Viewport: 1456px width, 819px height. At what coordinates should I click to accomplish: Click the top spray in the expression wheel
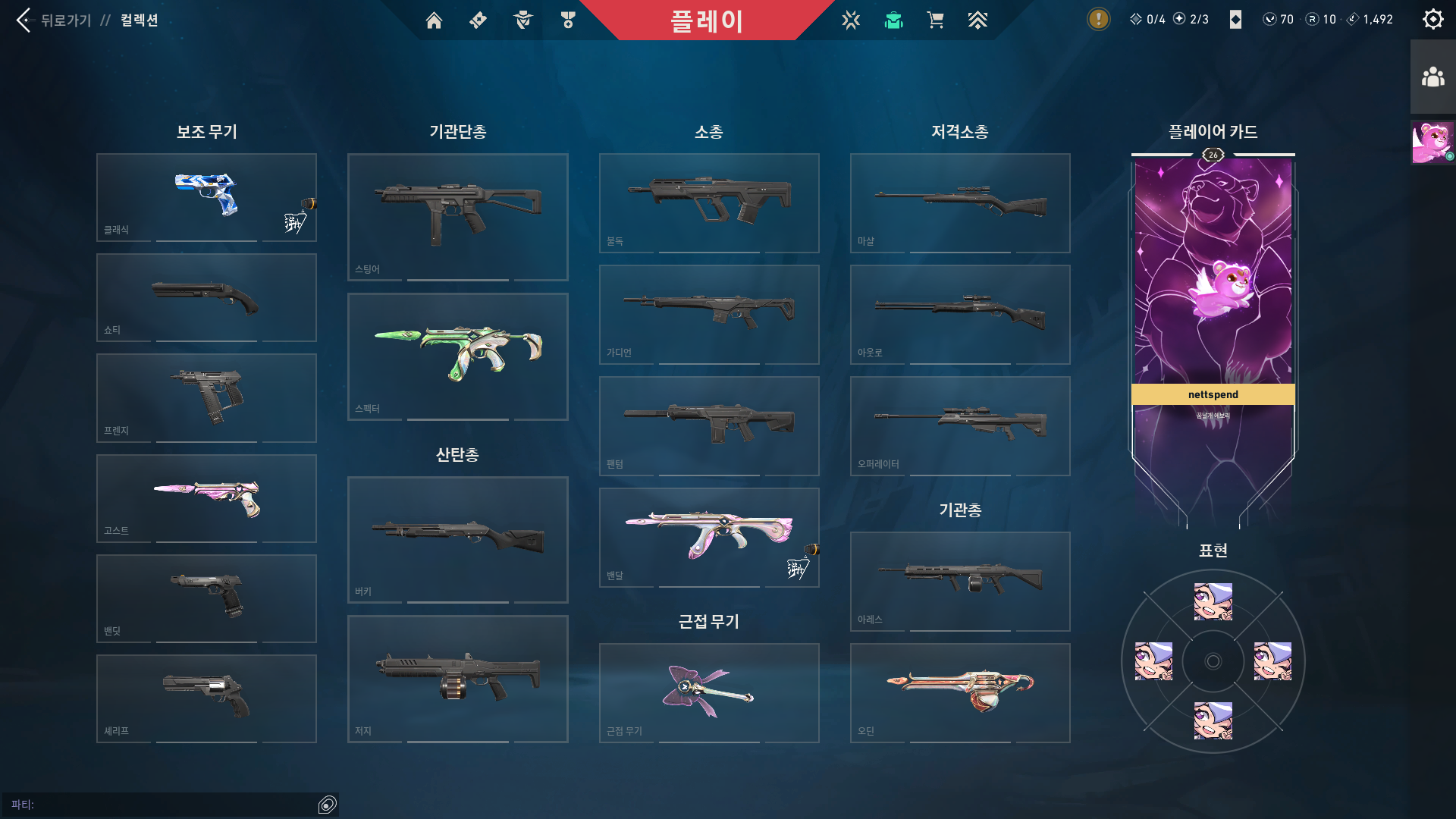pos(1212,601)
